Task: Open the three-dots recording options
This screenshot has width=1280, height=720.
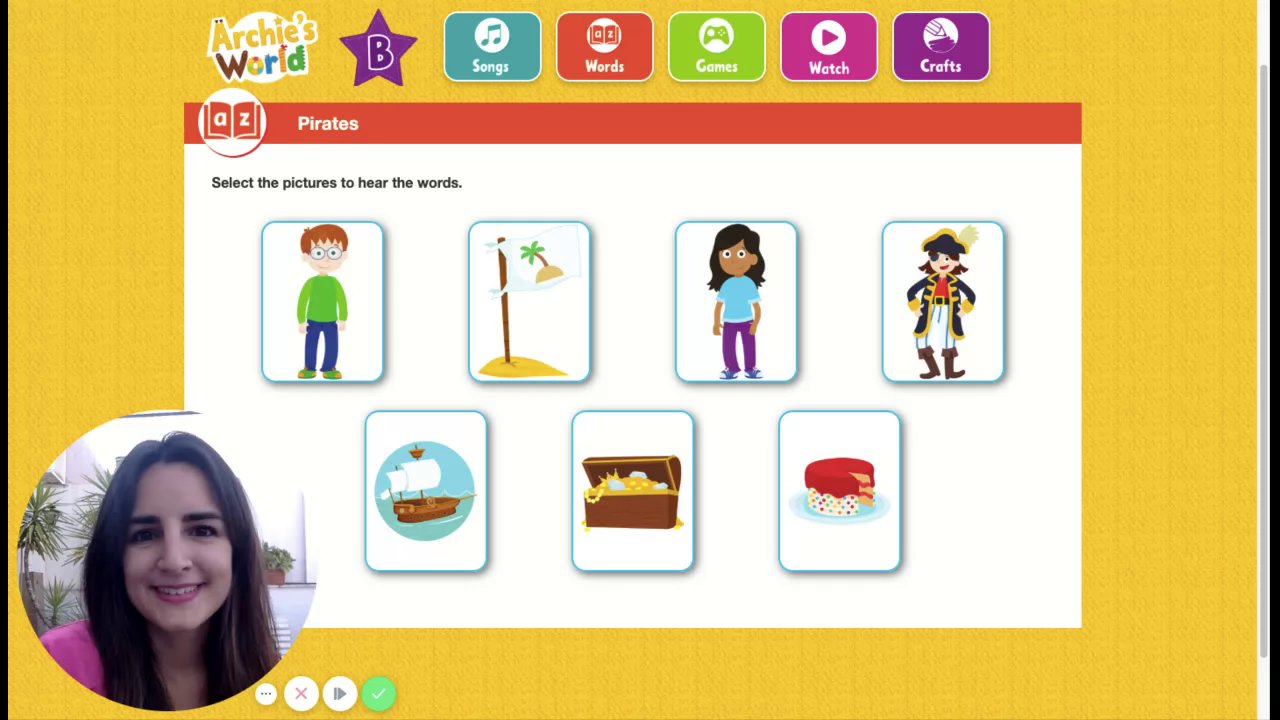Action: click(x=266, y=693)
